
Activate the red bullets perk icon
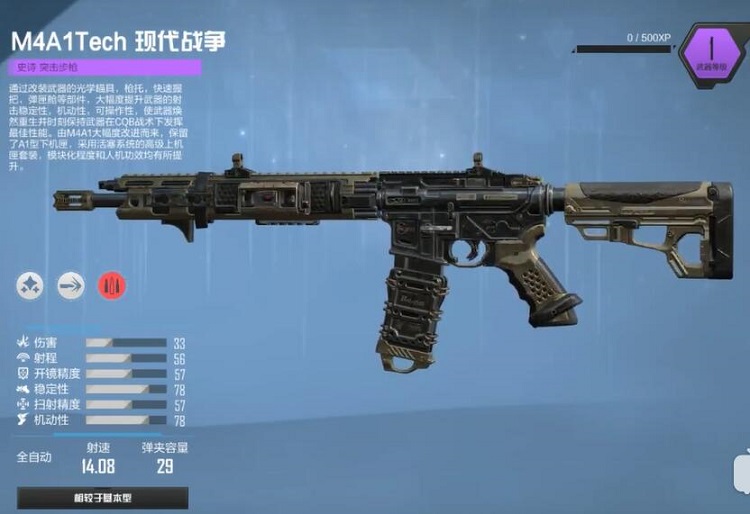[x=111, y=285]
